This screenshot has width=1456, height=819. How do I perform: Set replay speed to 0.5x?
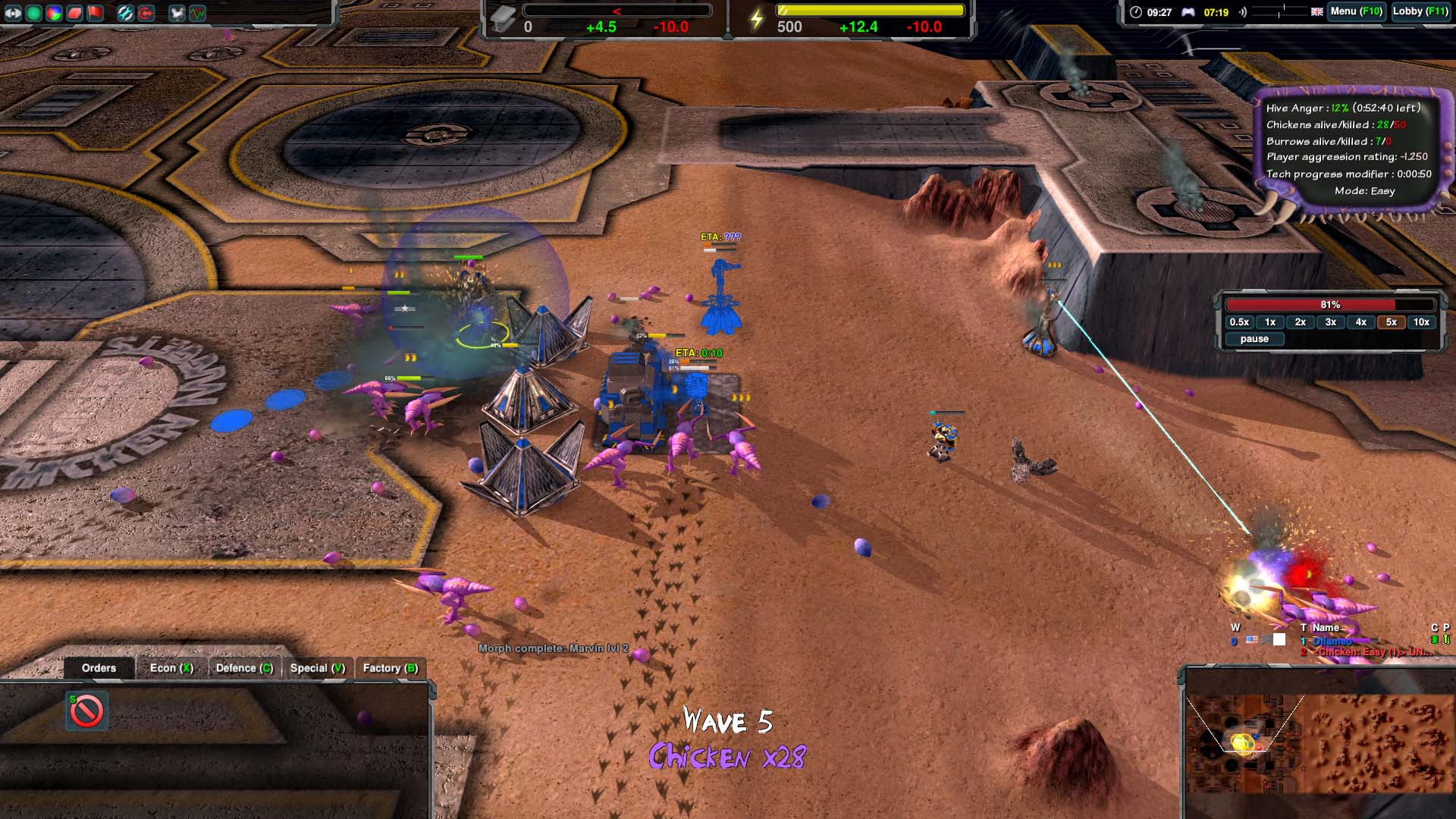point(1239,322)
